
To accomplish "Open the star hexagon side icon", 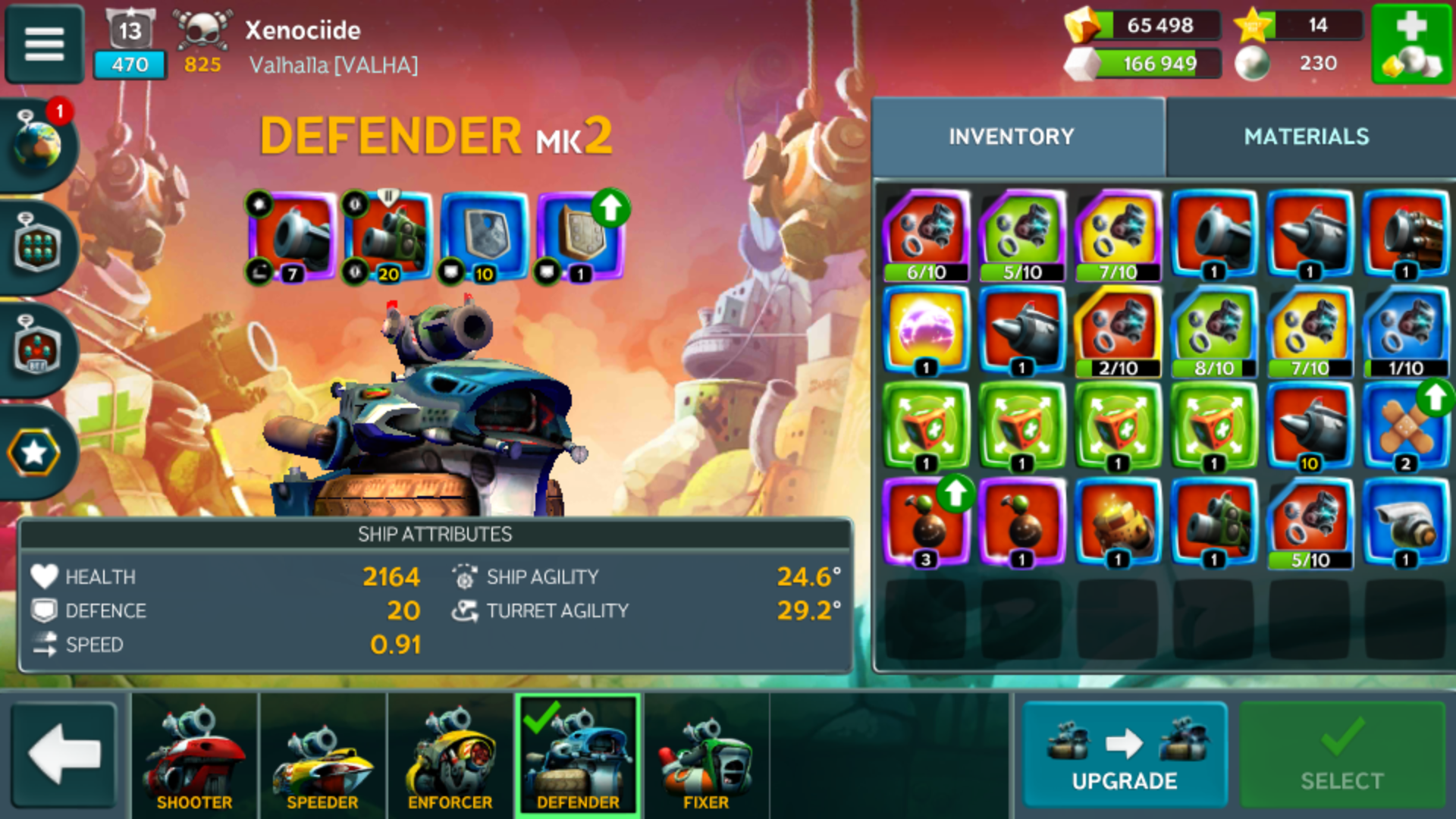I will click(x=34, y=453).
